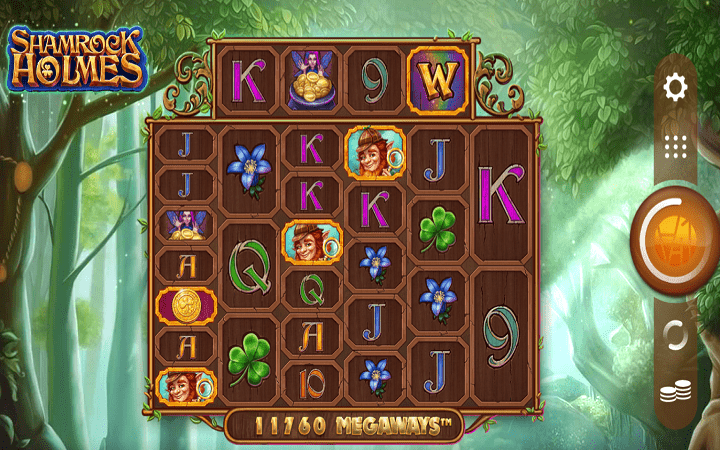Activate the circular arrow autoplay control

pyautogui.click(x=676, y=335)
